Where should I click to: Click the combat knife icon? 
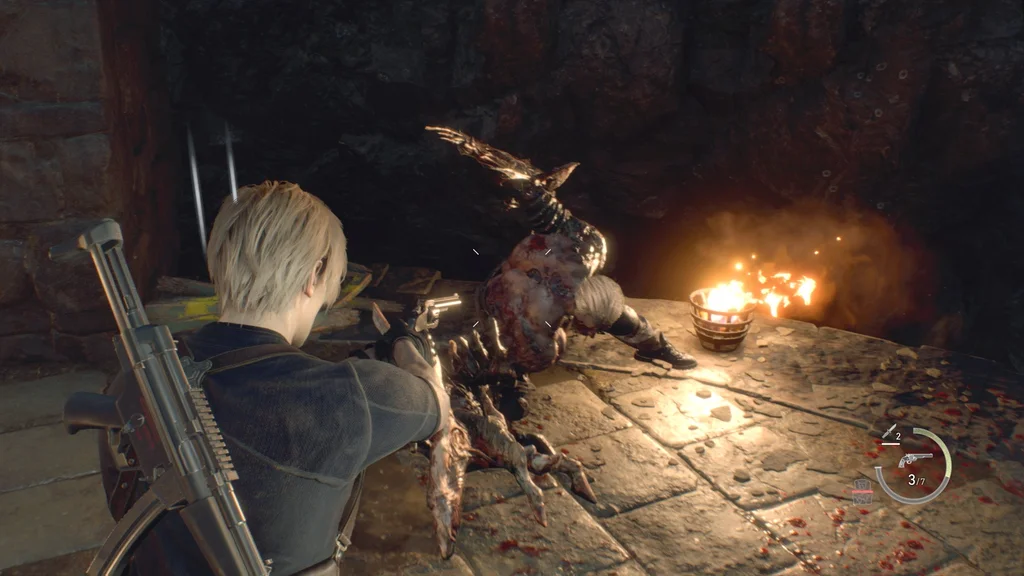(887, 433)
